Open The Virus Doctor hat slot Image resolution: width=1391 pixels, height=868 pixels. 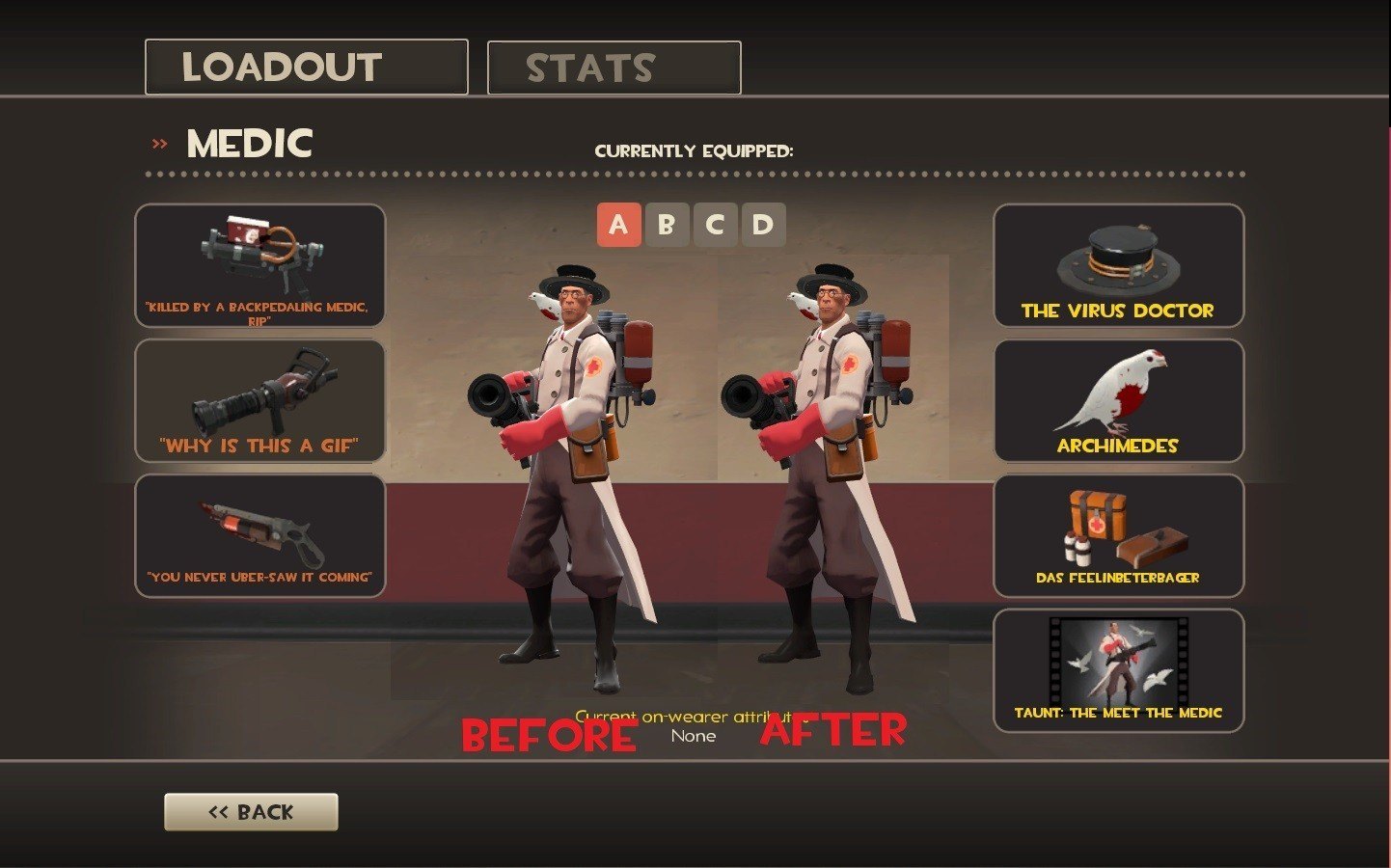click(1118, 266)
